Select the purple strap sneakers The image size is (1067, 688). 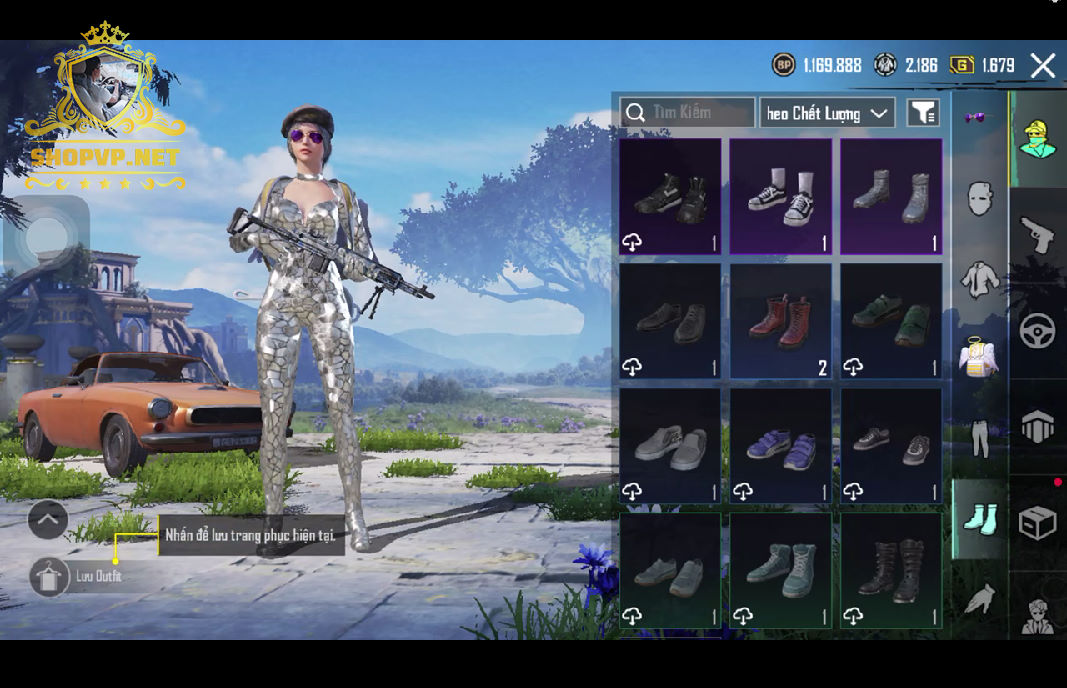[781, 446]
